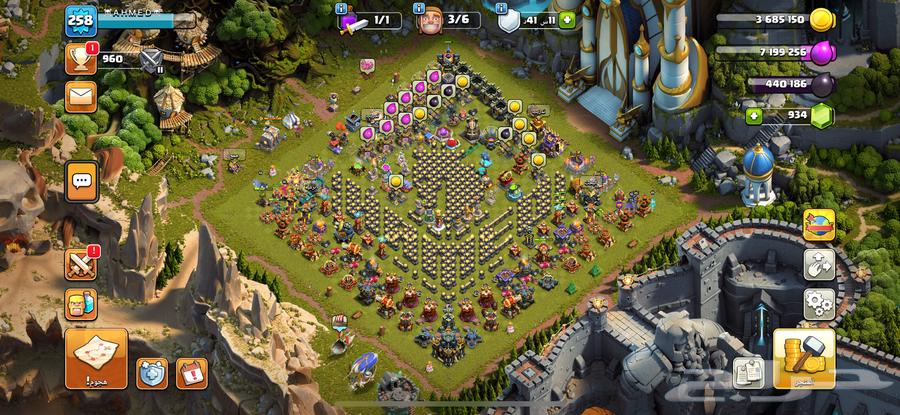Open the calendar events button
900x415 pixels.
(x=191, y=373)
